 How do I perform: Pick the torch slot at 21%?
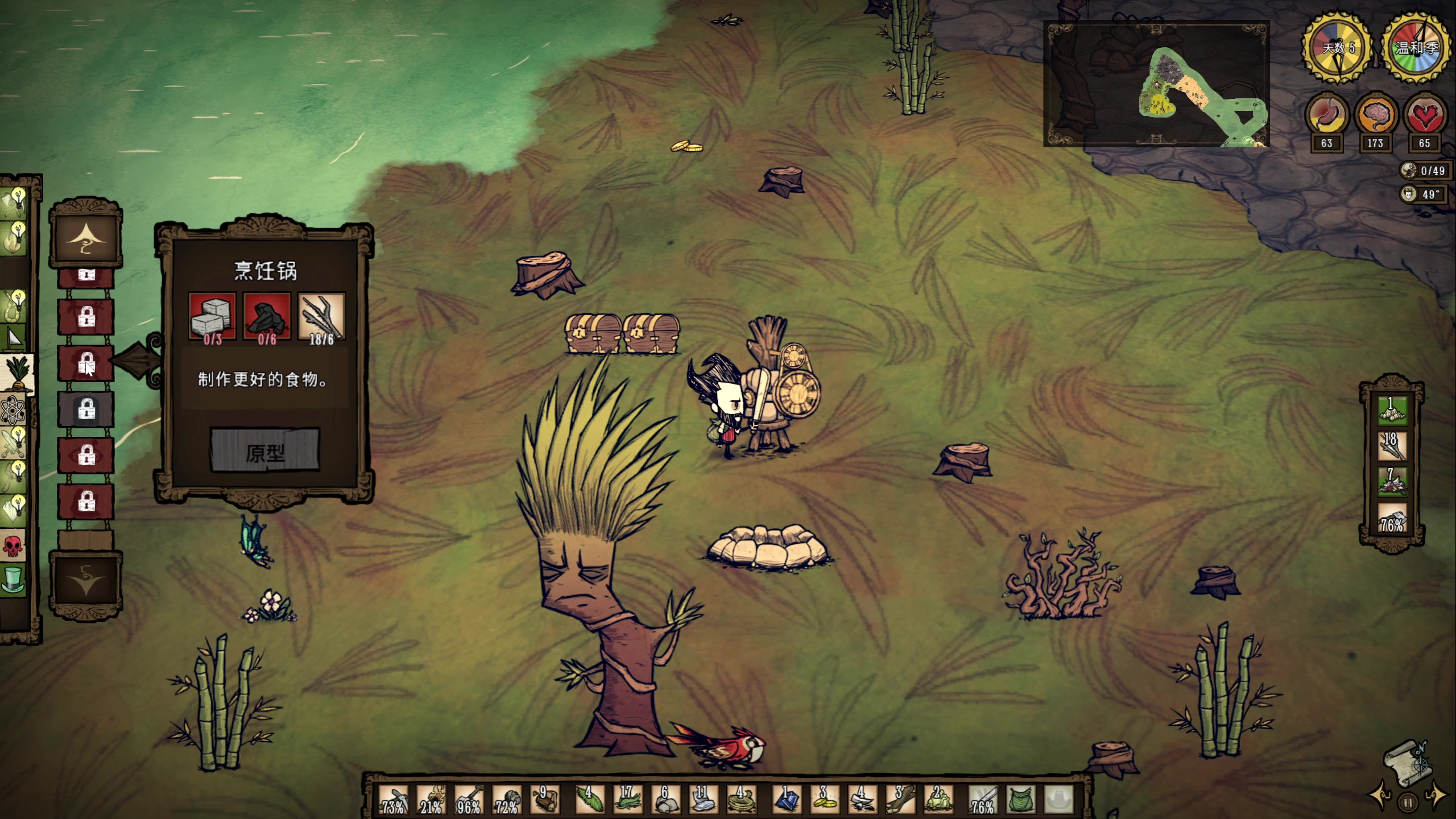[431, 799]
